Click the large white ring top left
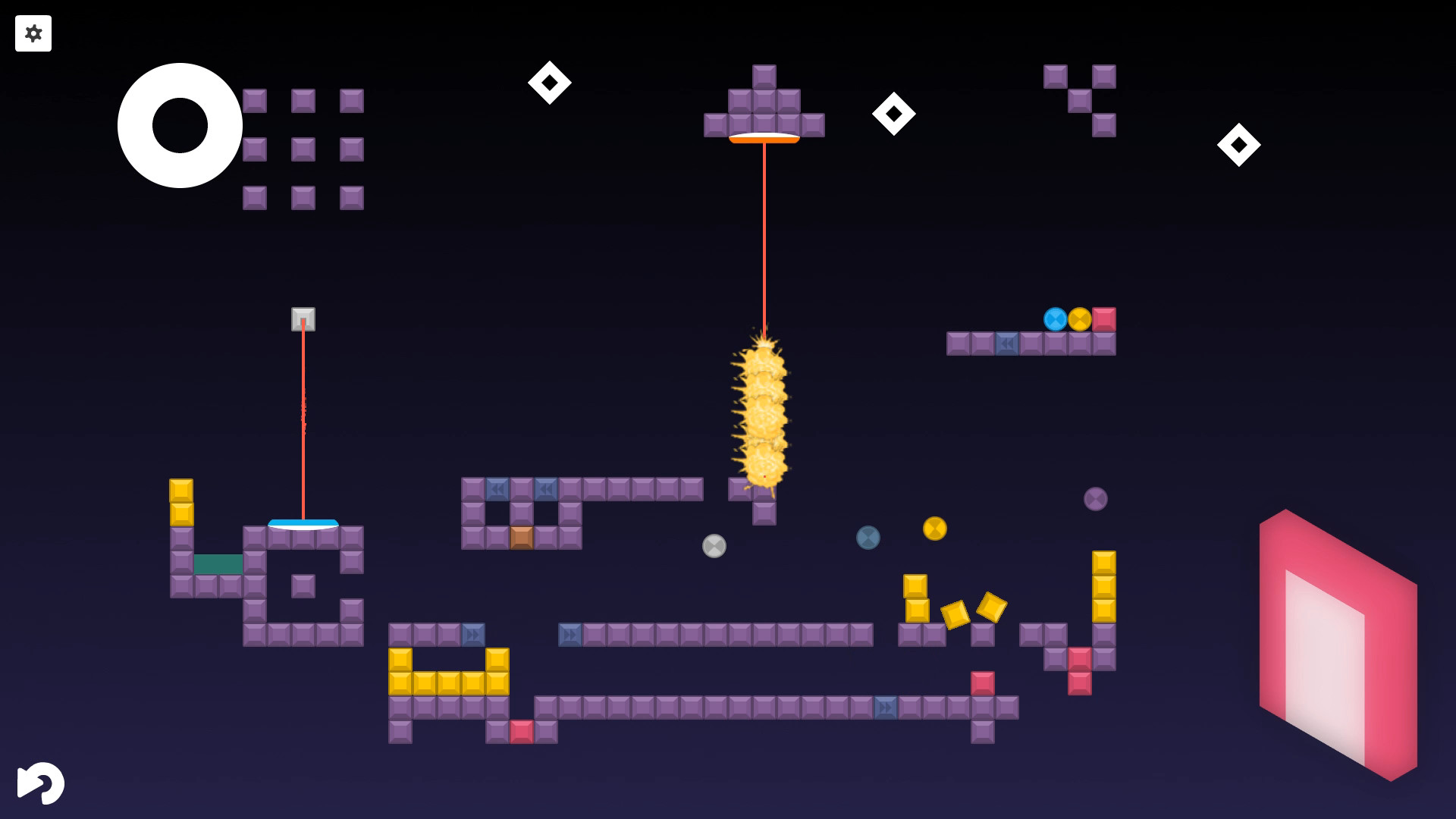The width and height of the screenshot is (1456, 819). point(179,125)
